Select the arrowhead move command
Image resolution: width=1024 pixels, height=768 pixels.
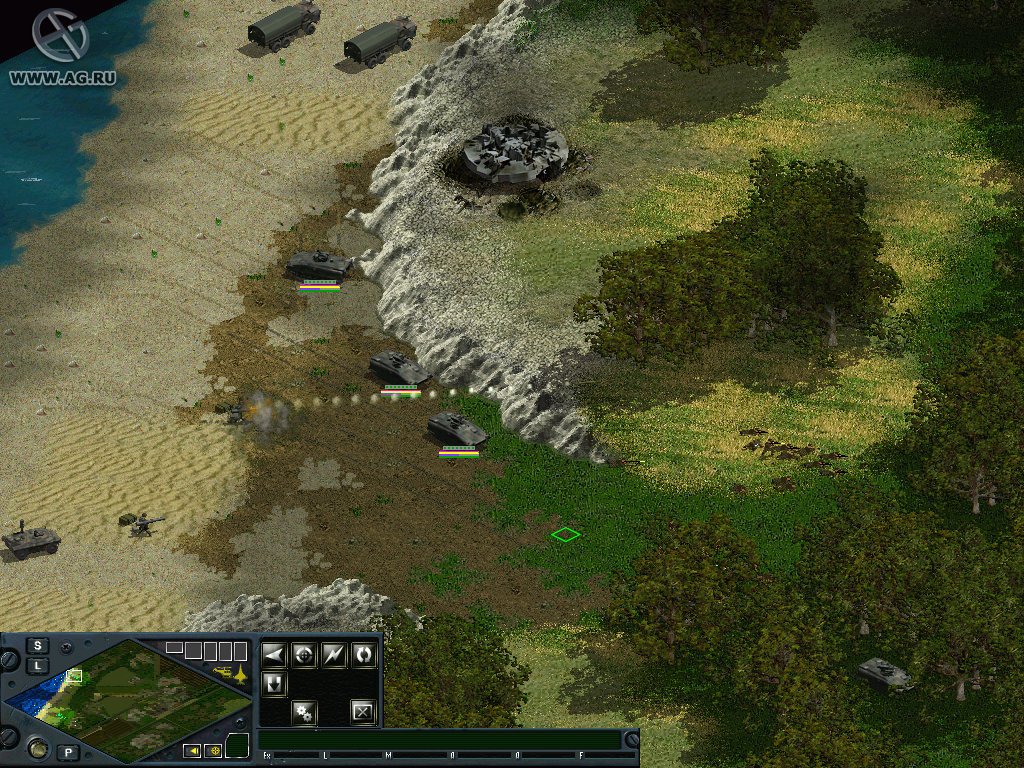274,655
